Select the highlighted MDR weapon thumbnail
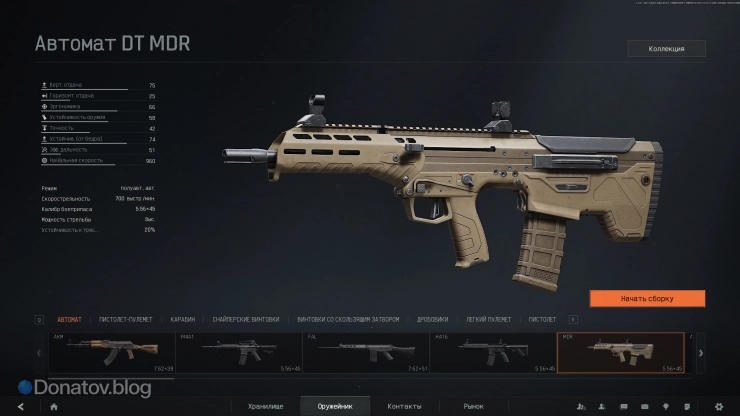Image resolution: width=740 pixels, height=416 pixels. (x=620, y=352)
